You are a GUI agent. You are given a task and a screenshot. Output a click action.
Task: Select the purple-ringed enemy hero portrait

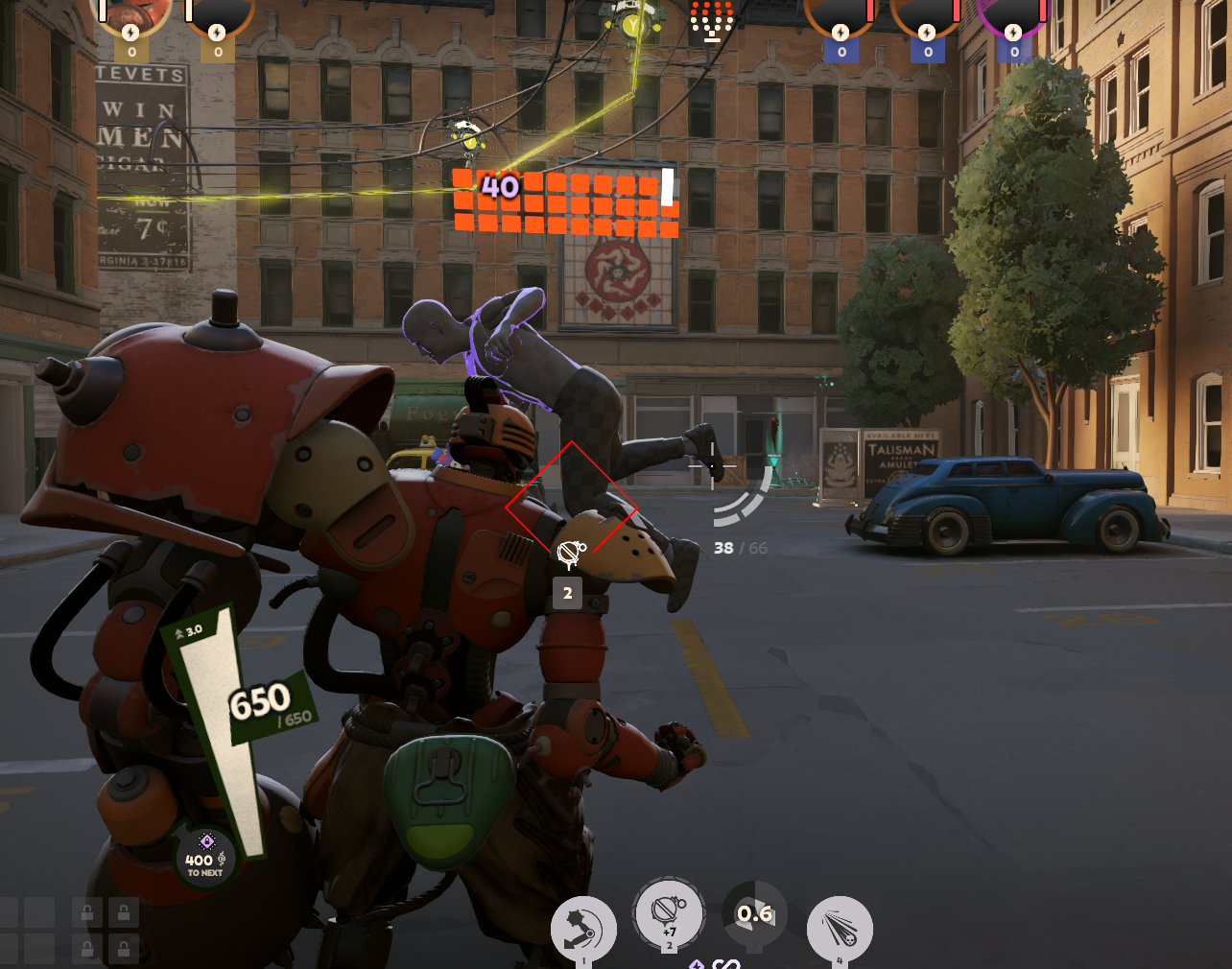(x=1013, y=15)
